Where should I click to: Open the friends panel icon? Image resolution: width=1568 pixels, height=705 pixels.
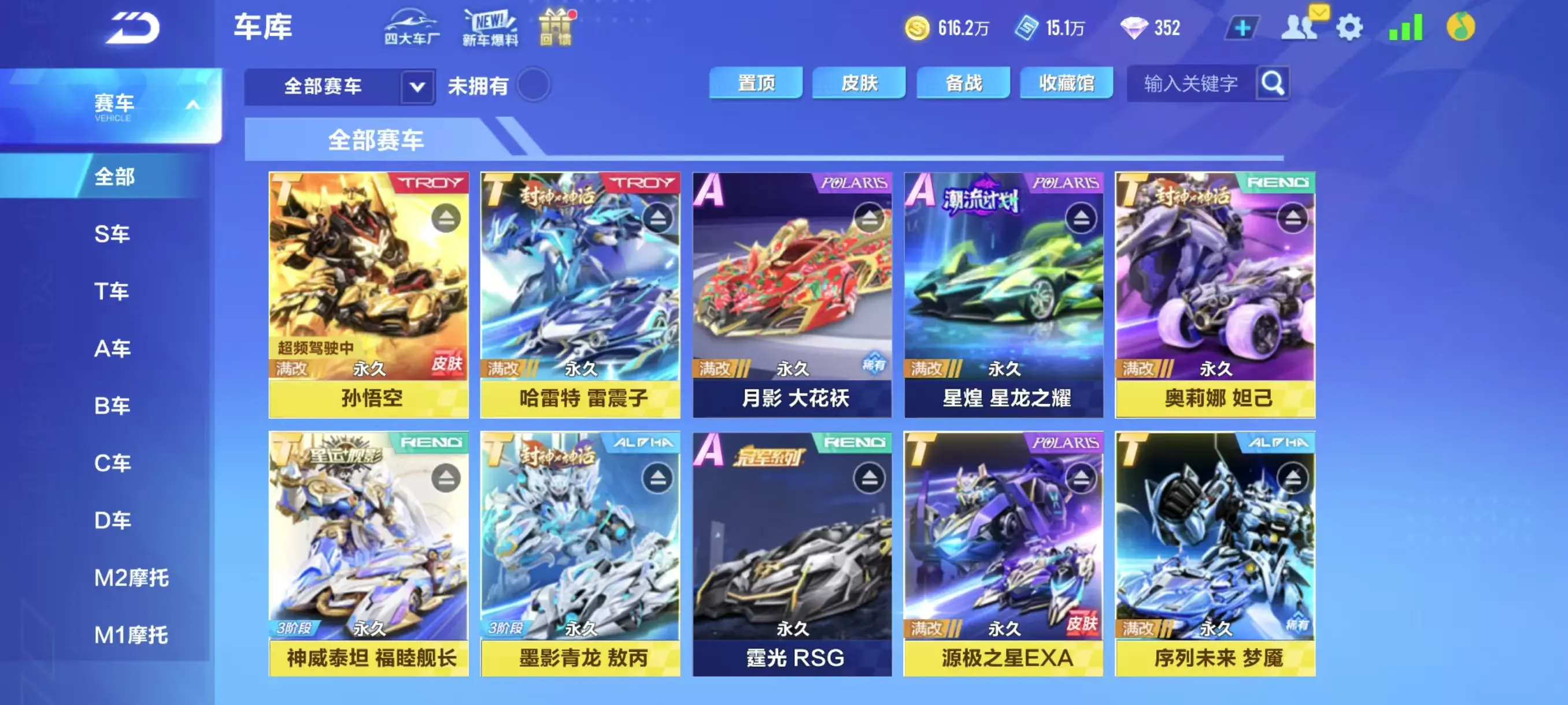click(x=1299, y=27)
